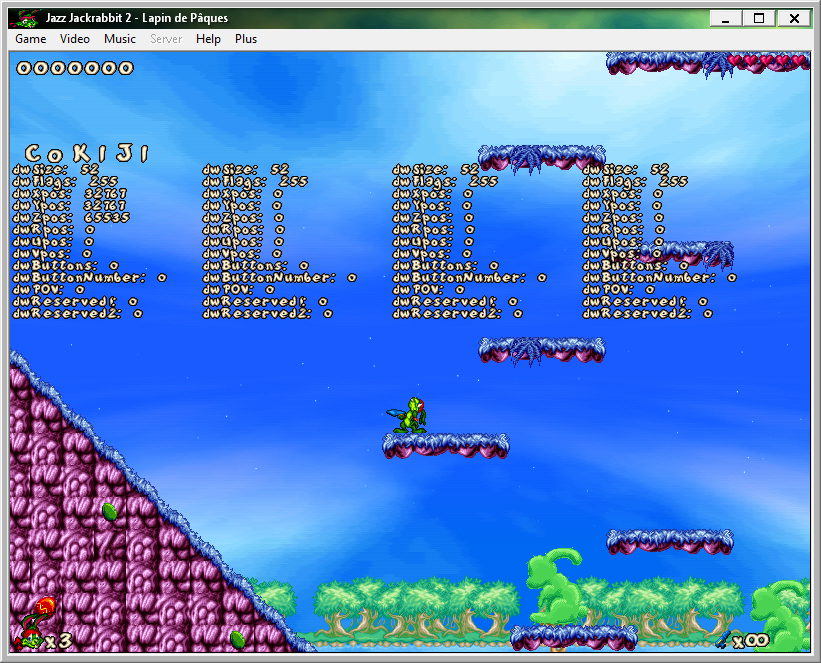Open the Help menu

pyautogui.click(x=208, y=39)
